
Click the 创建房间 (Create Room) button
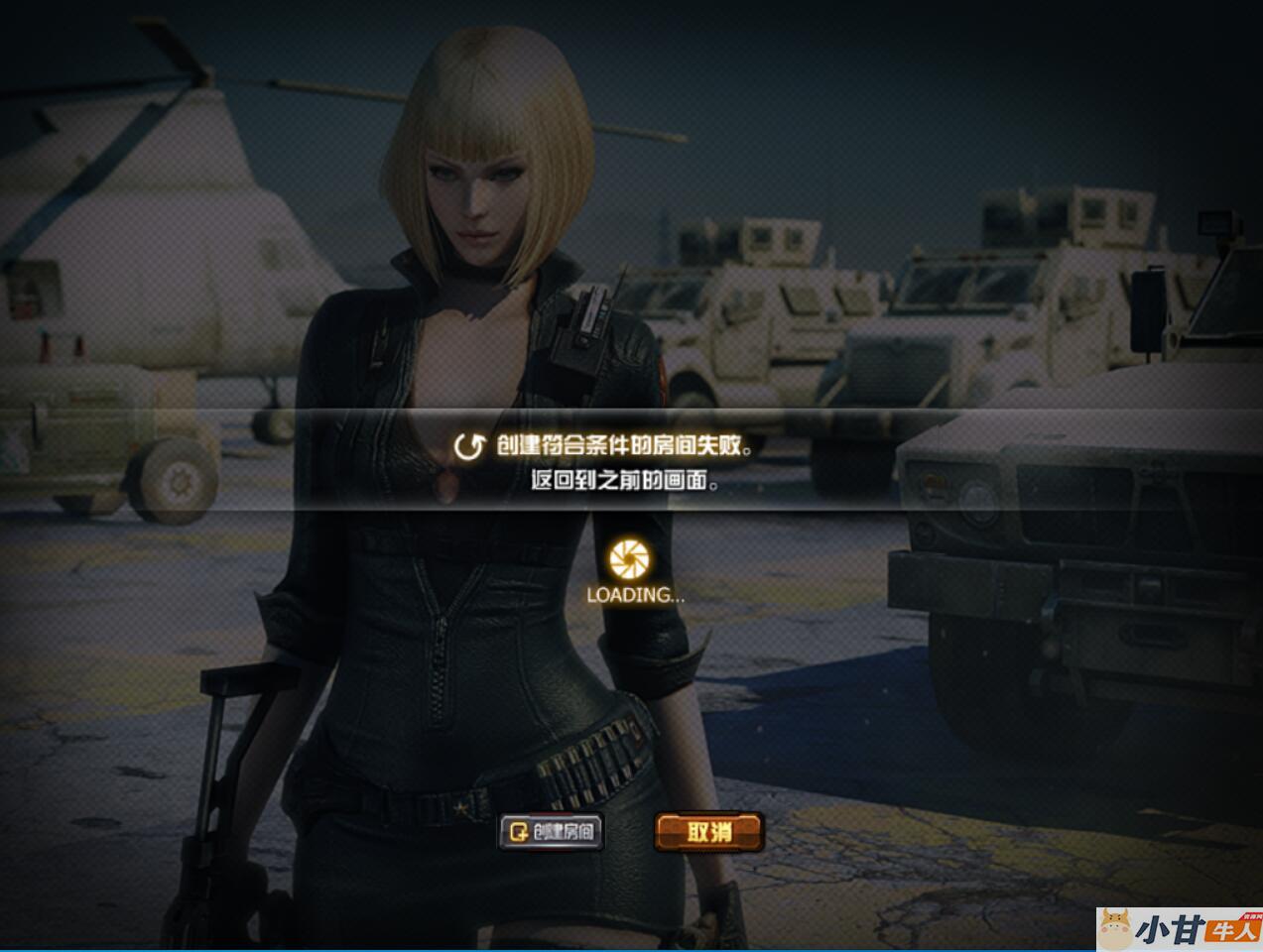pos(551,831)
